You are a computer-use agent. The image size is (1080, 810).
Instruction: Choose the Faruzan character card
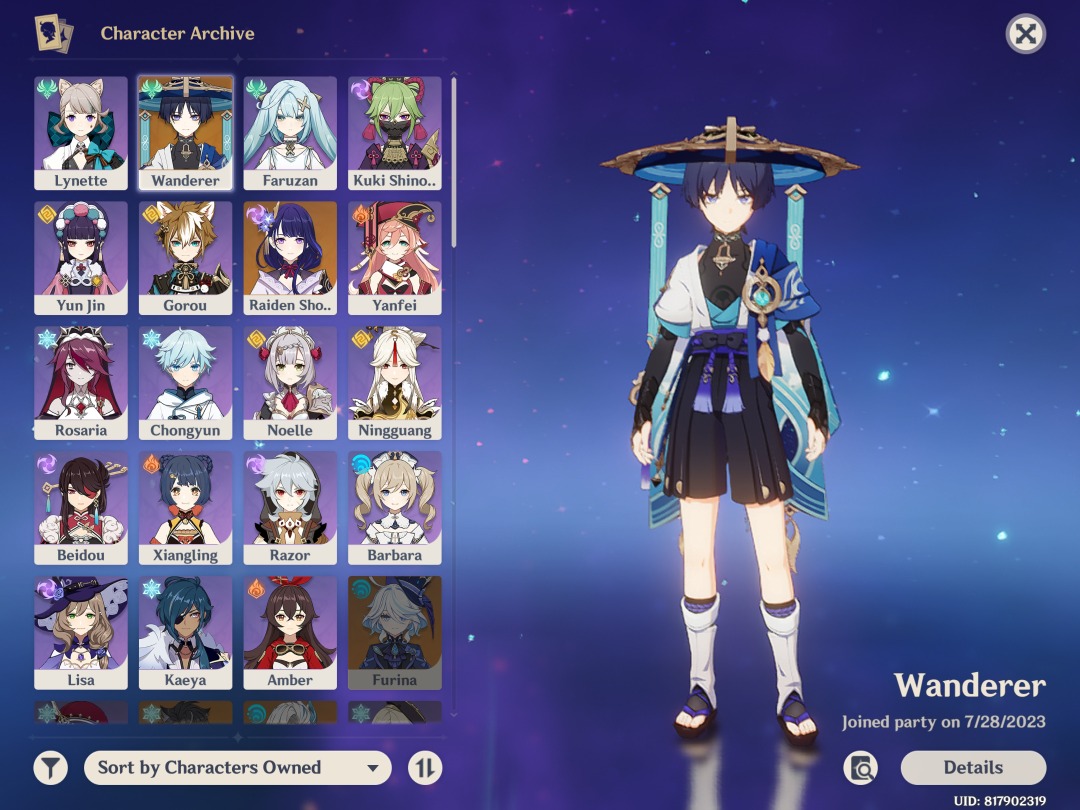pyautogui.click(x=290, y=133)
